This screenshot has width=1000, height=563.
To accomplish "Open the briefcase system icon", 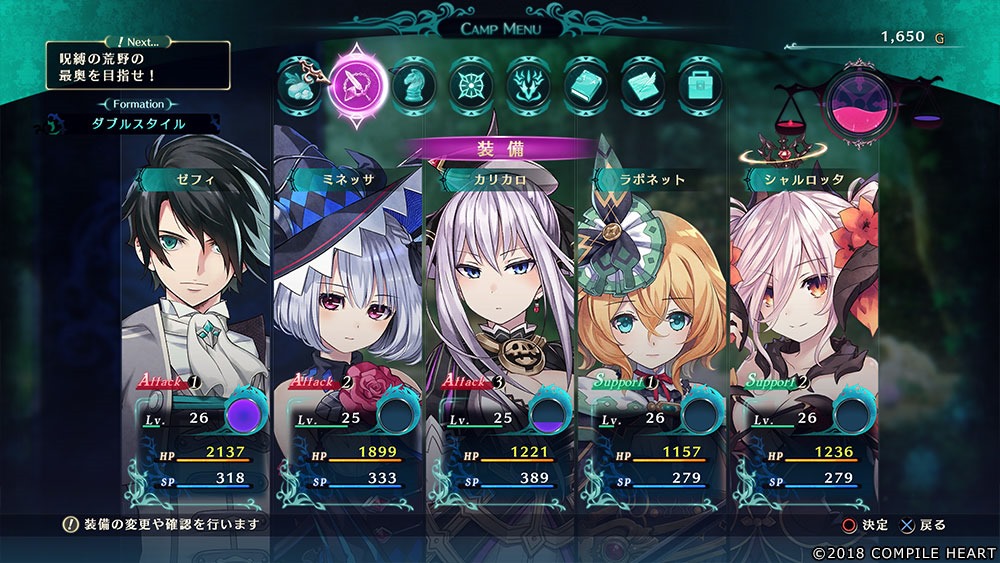I will tap(700, 83).
